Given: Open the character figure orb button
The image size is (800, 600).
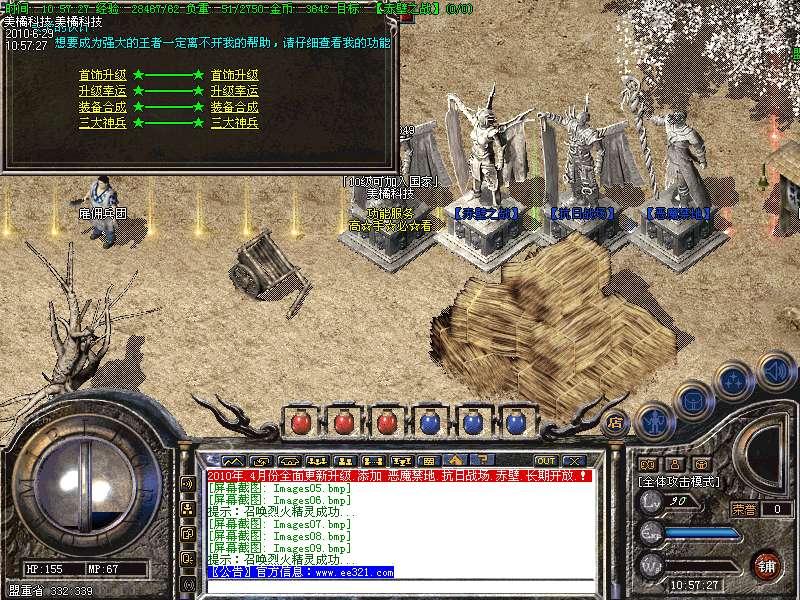Looking at the screenshot, I should [x=653, y=422].
